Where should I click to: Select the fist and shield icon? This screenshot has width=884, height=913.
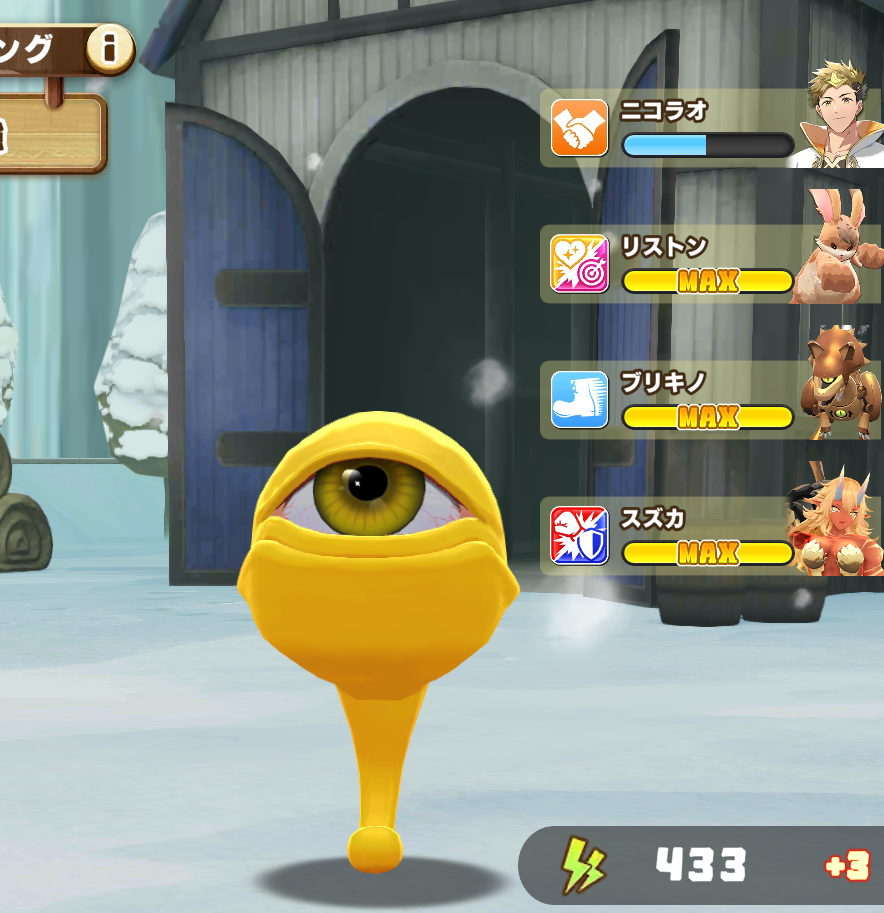click(579, 536)
